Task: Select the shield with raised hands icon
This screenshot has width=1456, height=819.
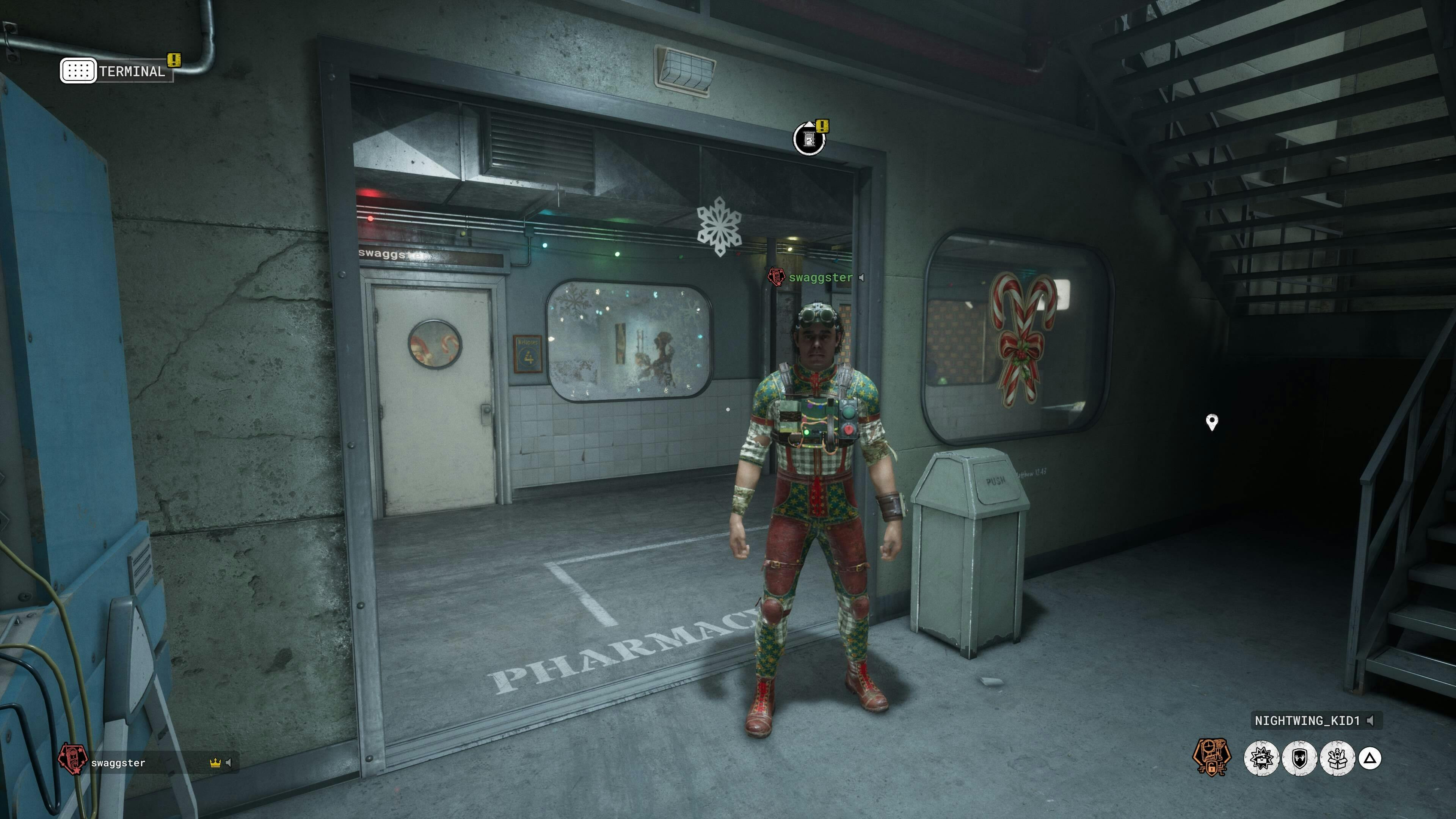Action: 1299,758
